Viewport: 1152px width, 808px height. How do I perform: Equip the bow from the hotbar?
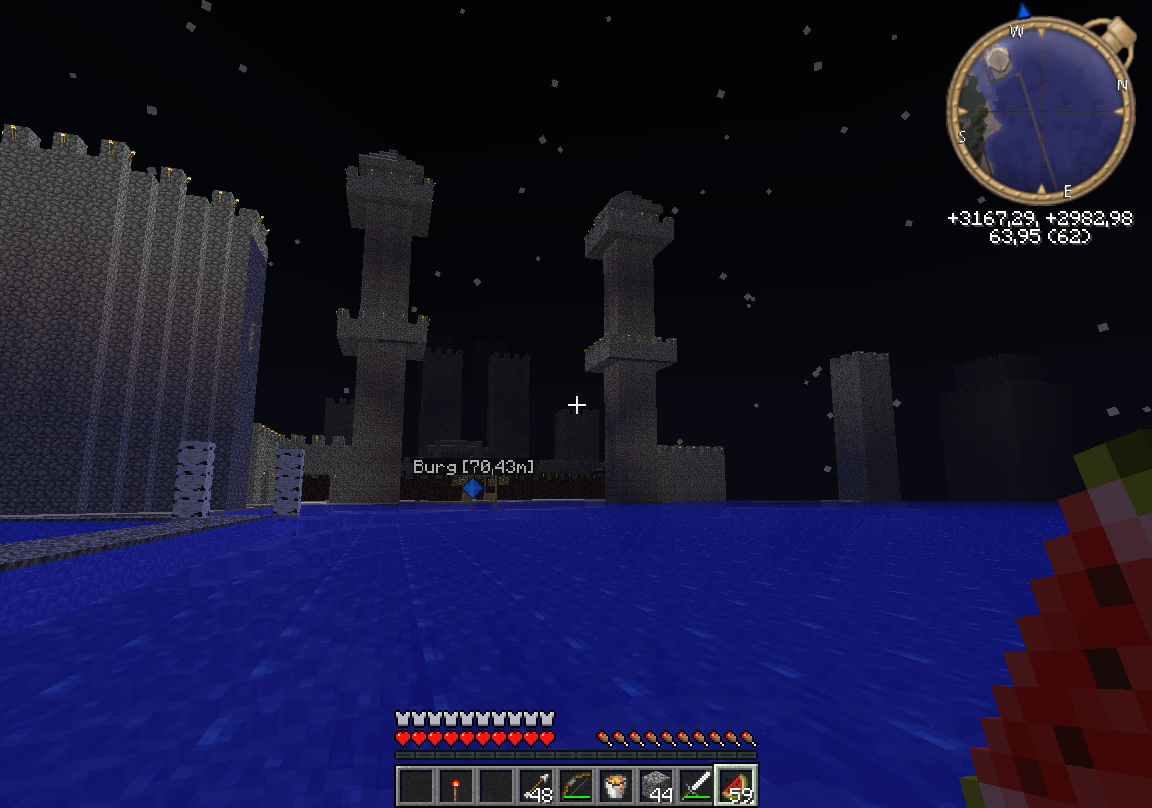click(576, 785)
